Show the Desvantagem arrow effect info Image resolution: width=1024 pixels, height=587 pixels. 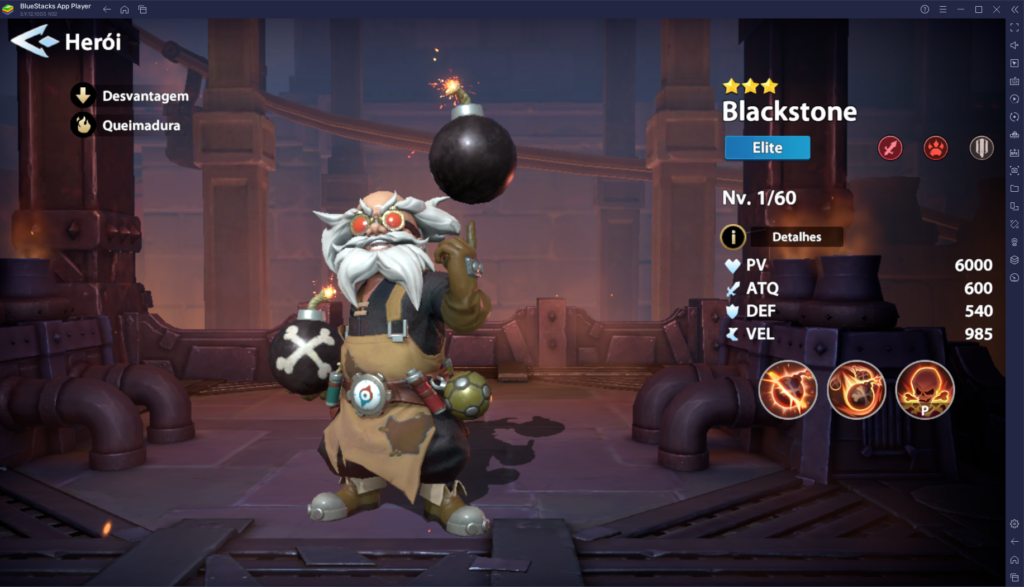pyautogui.click(x=82, y=96)
